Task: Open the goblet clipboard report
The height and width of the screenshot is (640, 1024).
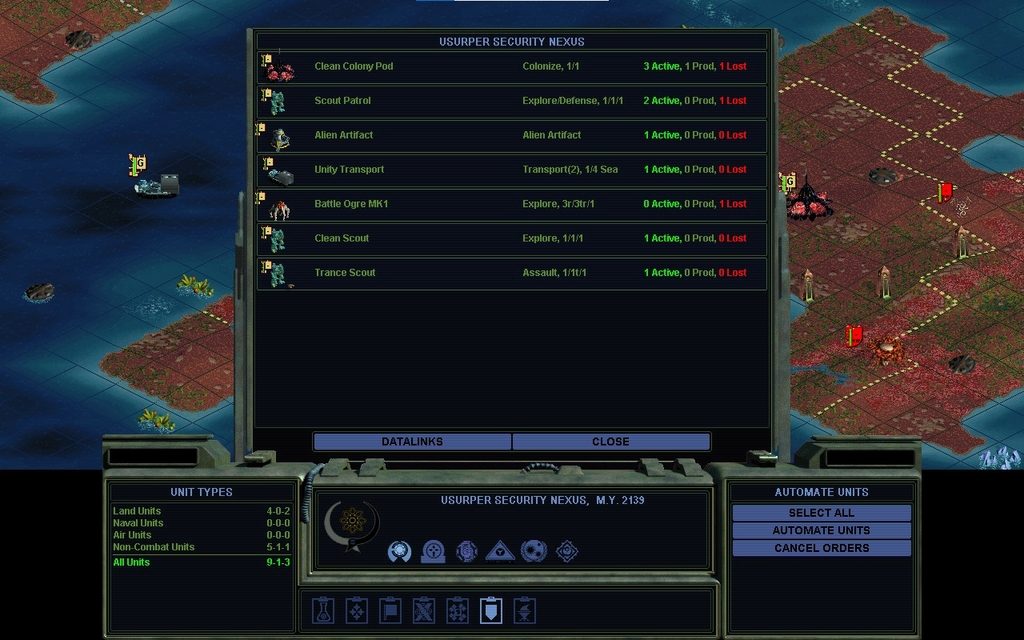Action: click(525, 610)
